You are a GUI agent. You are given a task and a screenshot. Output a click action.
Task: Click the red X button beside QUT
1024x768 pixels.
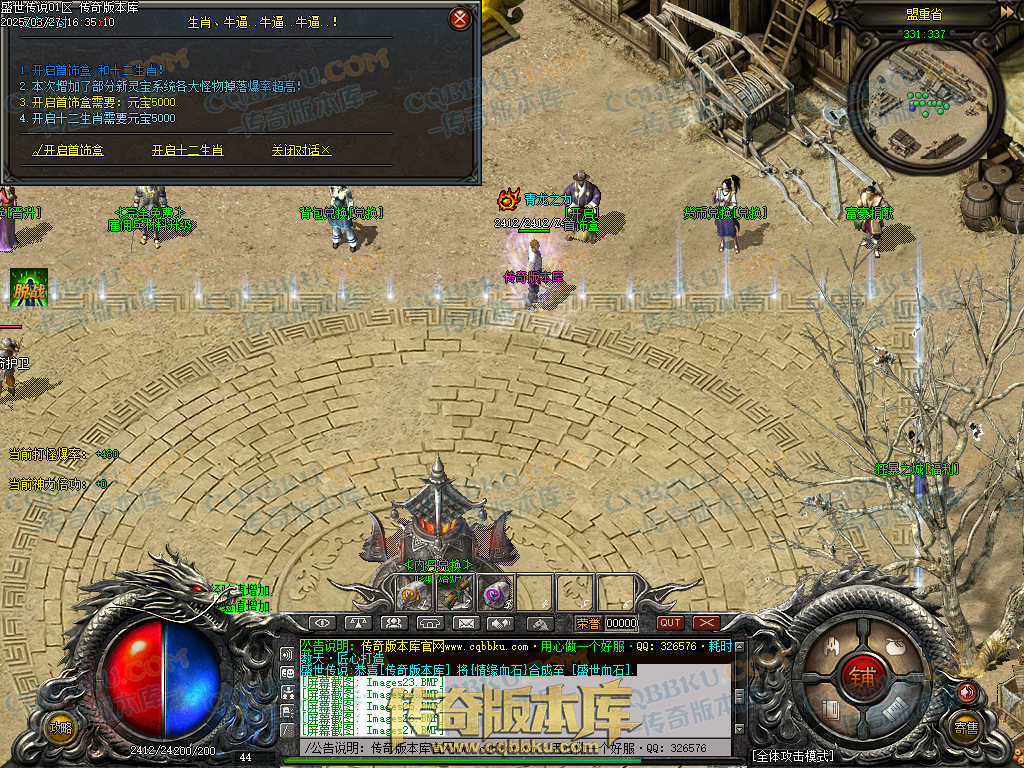[x=706, y=623]
